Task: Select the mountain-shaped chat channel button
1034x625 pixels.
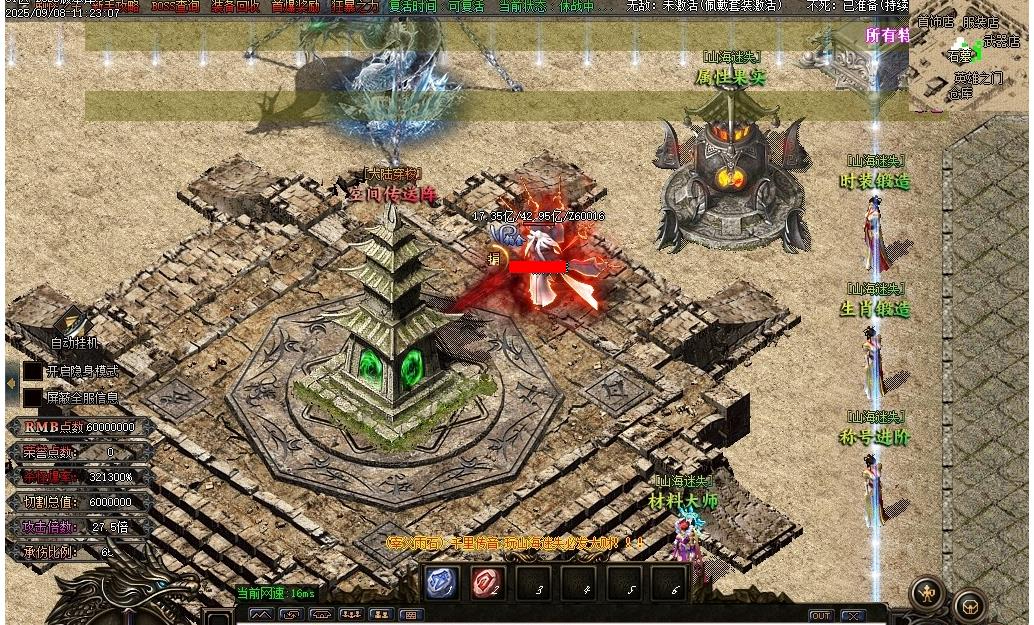Action: (x=261, y=615)
